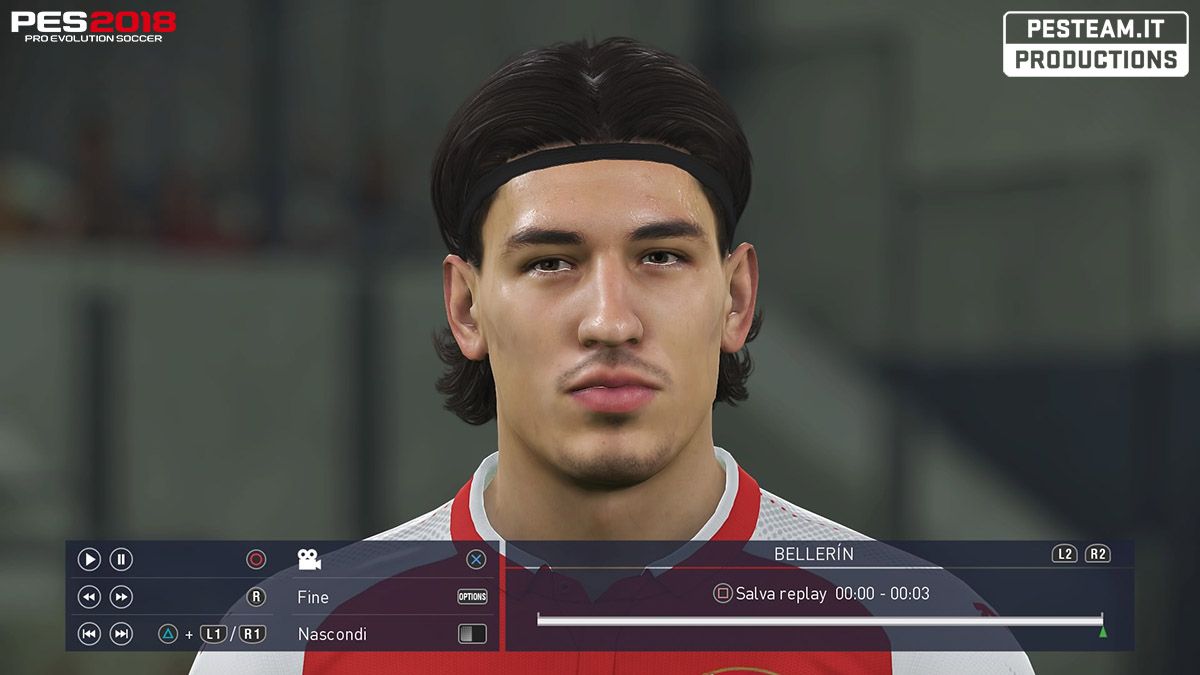Pause the replay playback
The image size is (1200, 675).
(121, 560)
